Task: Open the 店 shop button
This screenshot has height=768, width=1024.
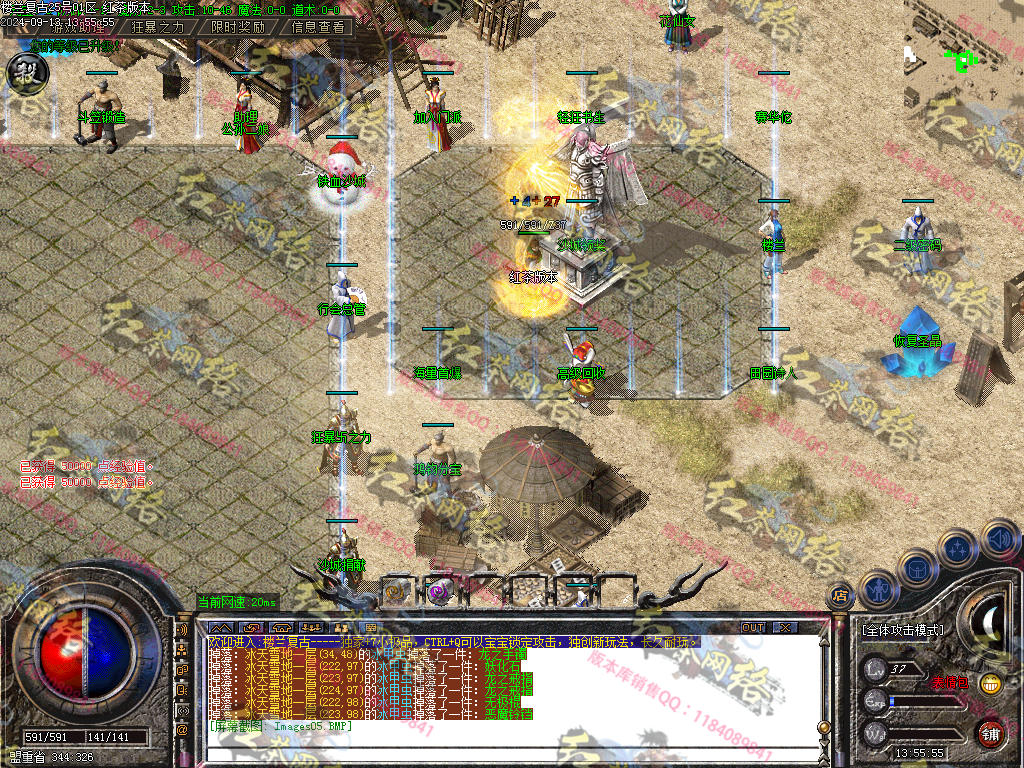Action: pos(840,597)
